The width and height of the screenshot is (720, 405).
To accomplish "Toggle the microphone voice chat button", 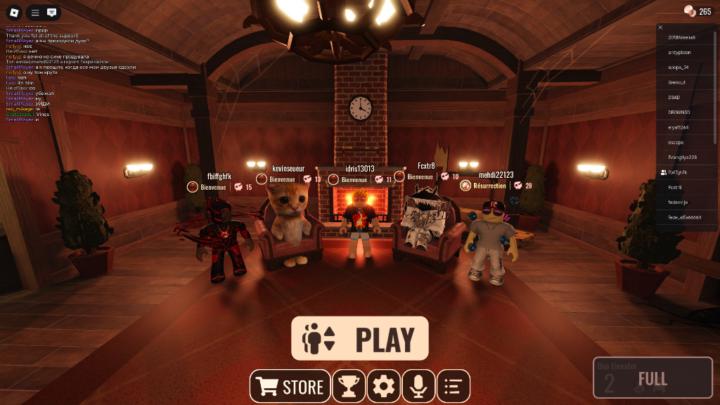I will coord(418,386).
